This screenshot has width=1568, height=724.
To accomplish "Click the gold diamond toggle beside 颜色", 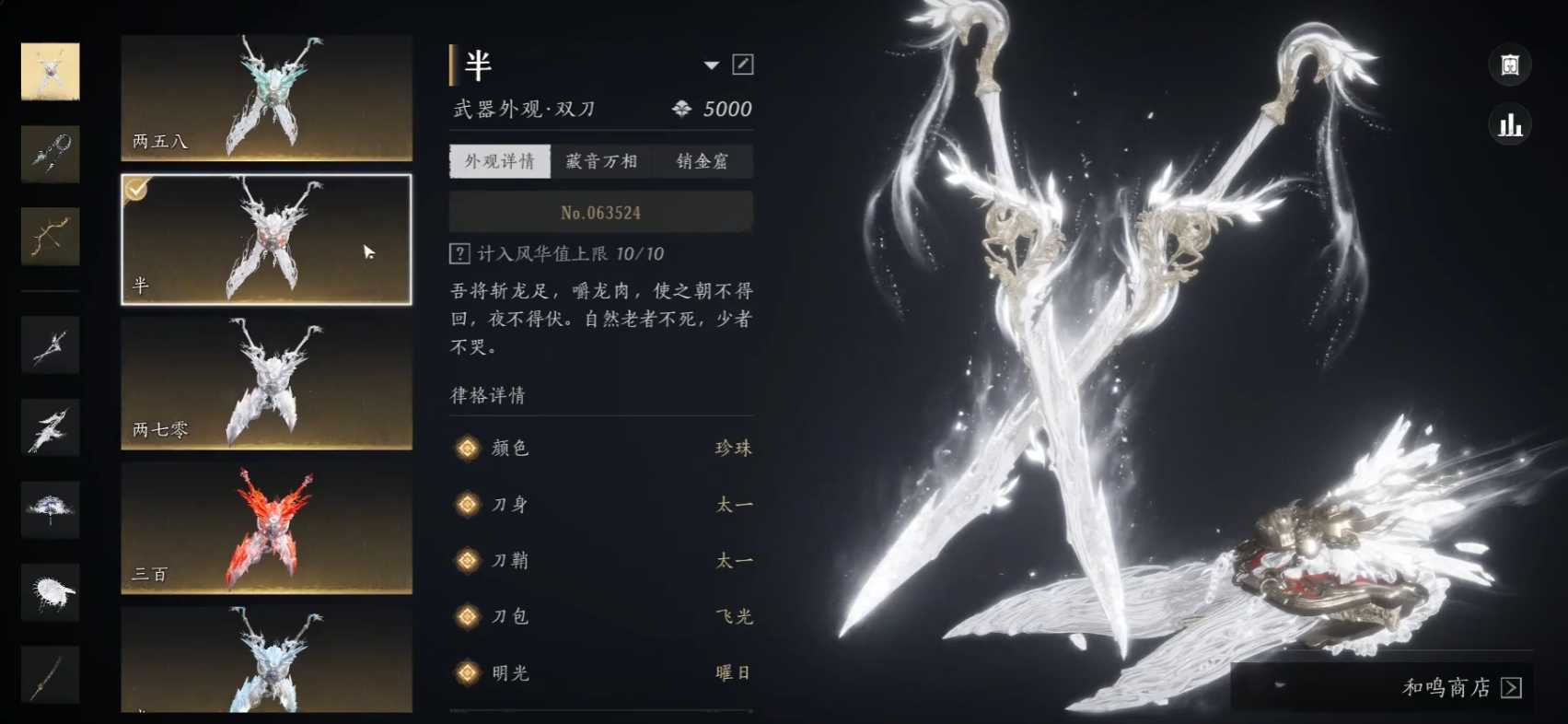I will pyautogui.click(x=468, y=449).
